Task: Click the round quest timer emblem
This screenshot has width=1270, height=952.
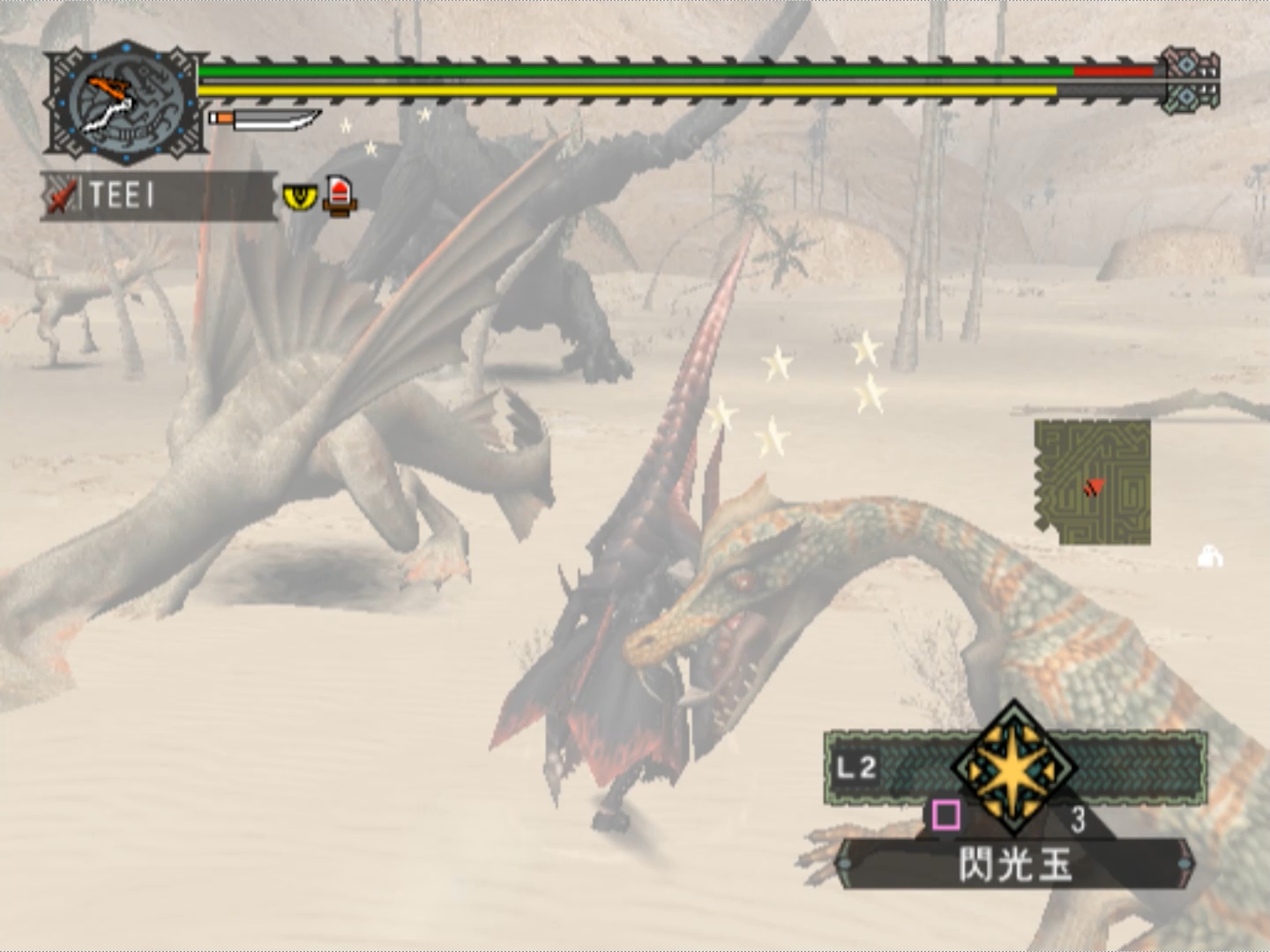Action: [125, 103]
